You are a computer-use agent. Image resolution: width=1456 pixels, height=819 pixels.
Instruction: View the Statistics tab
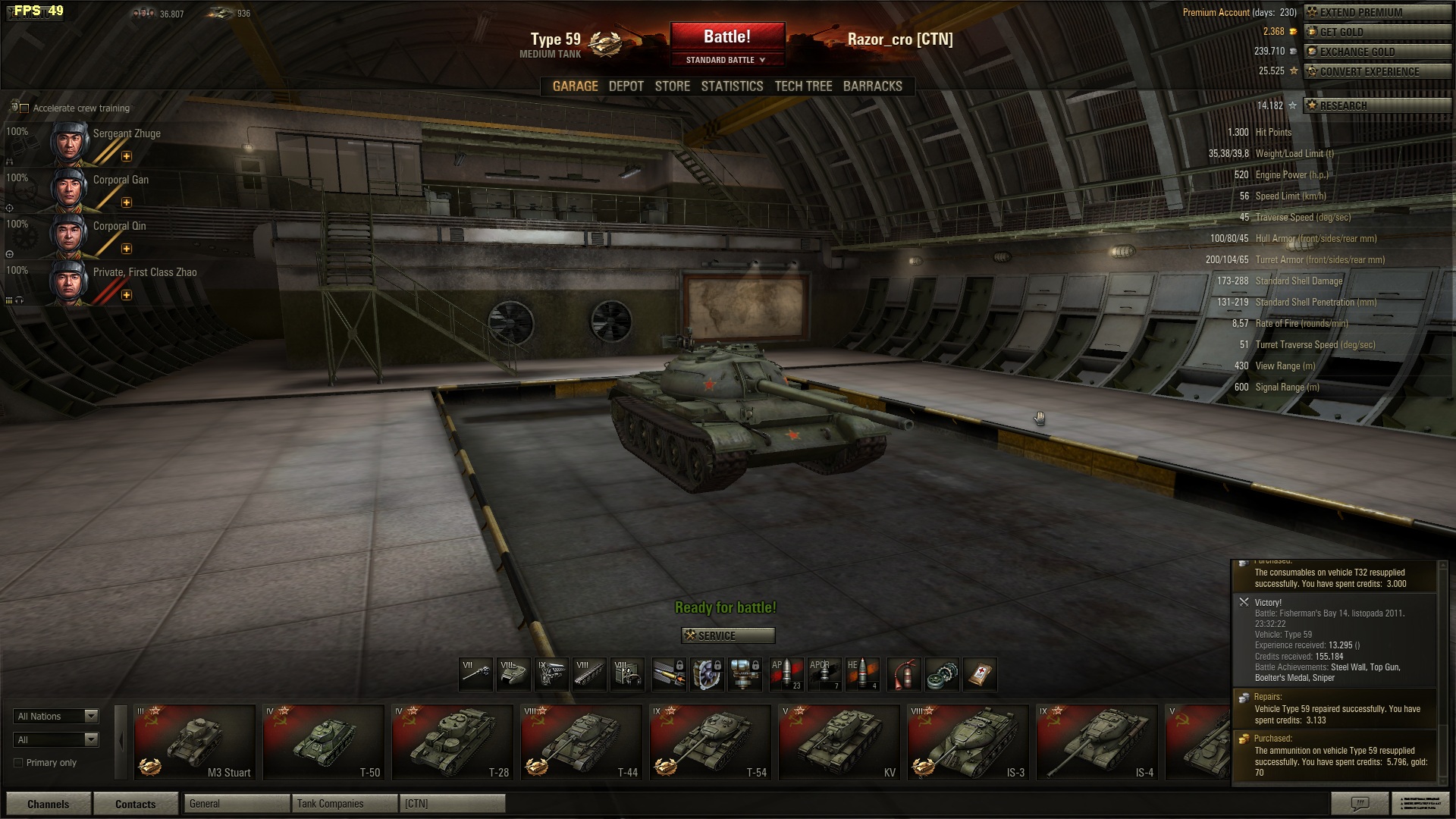coord(732,86)
